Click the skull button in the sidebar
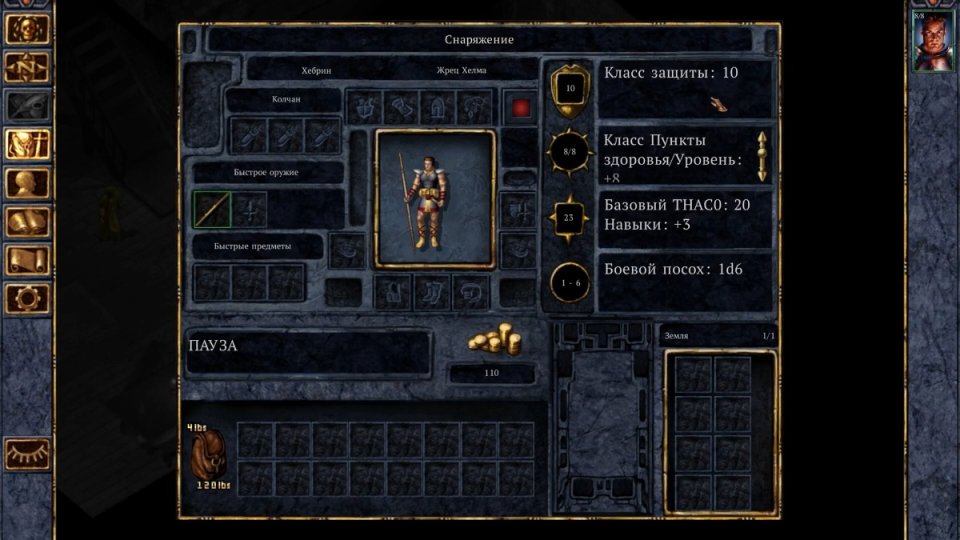The width and height of the screenshot is (960, 540). click(28, 28)
